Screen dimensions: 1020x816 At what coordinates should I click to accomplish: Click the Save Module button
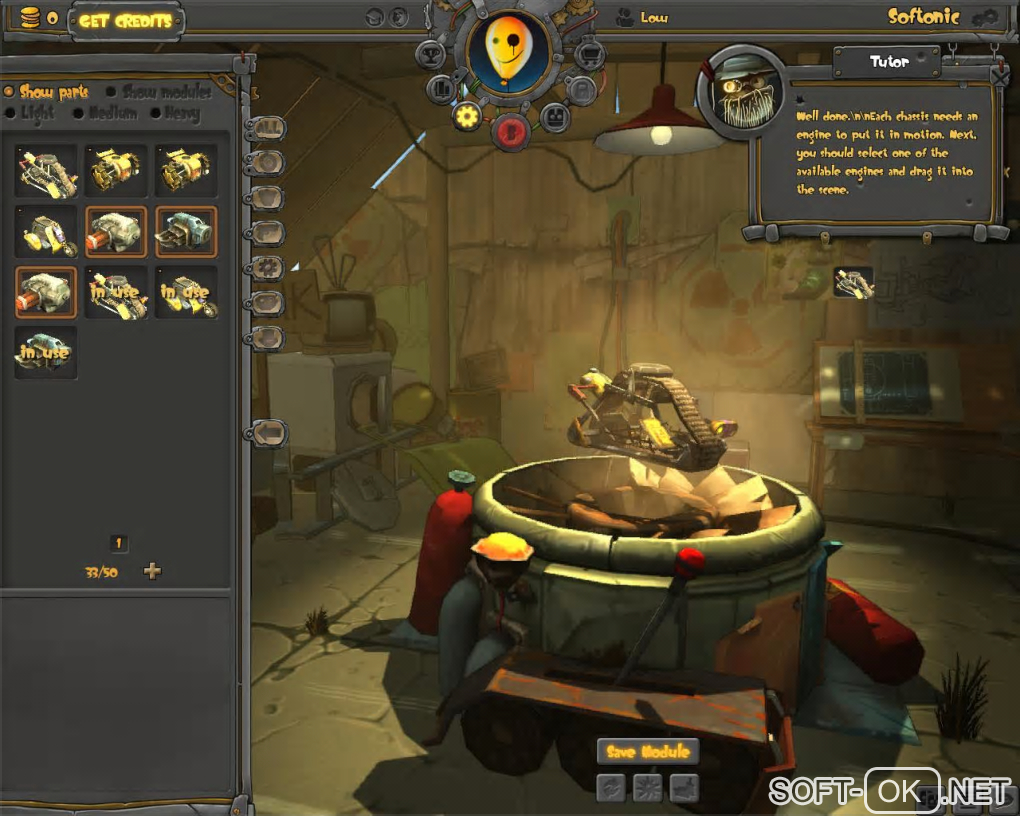647,752
